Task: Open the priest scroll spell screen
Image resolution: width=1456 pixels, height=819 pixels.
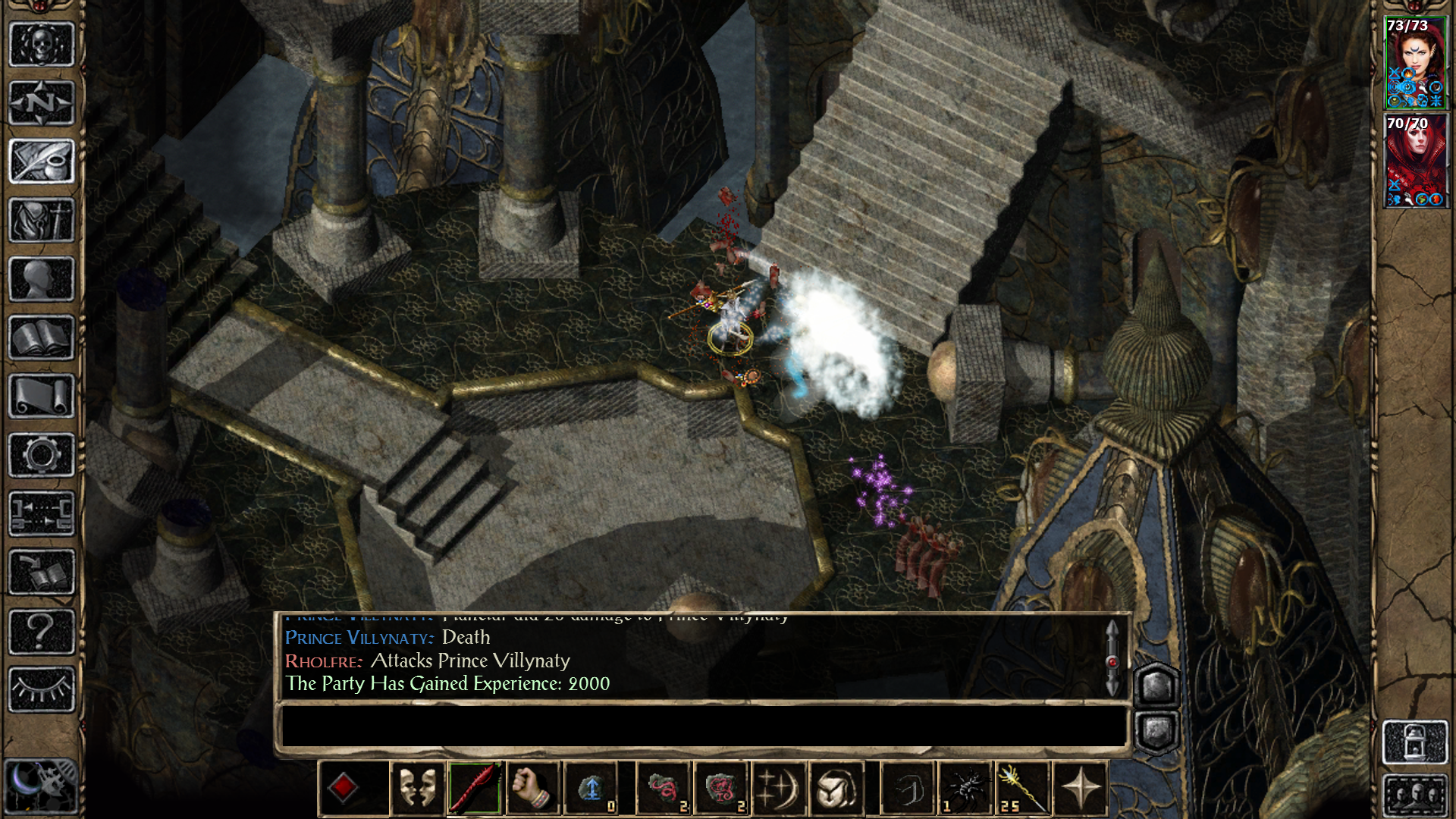Action: (42, 396)
